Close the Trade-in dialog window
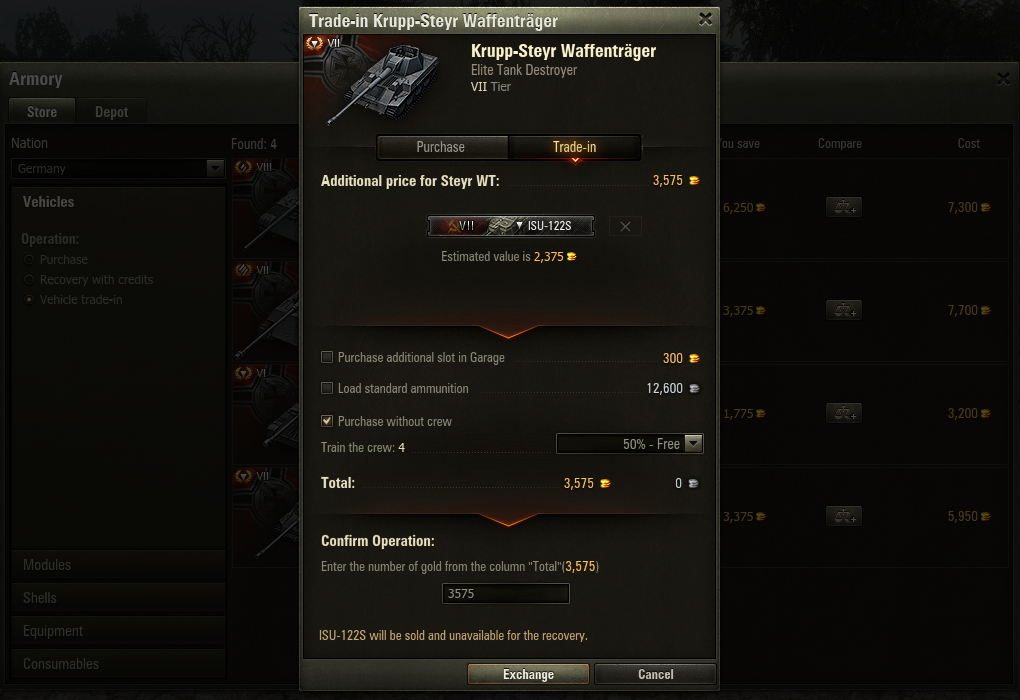Image resolution: width=1020 pixels, height=700 pixels. [x=705, y=19]
